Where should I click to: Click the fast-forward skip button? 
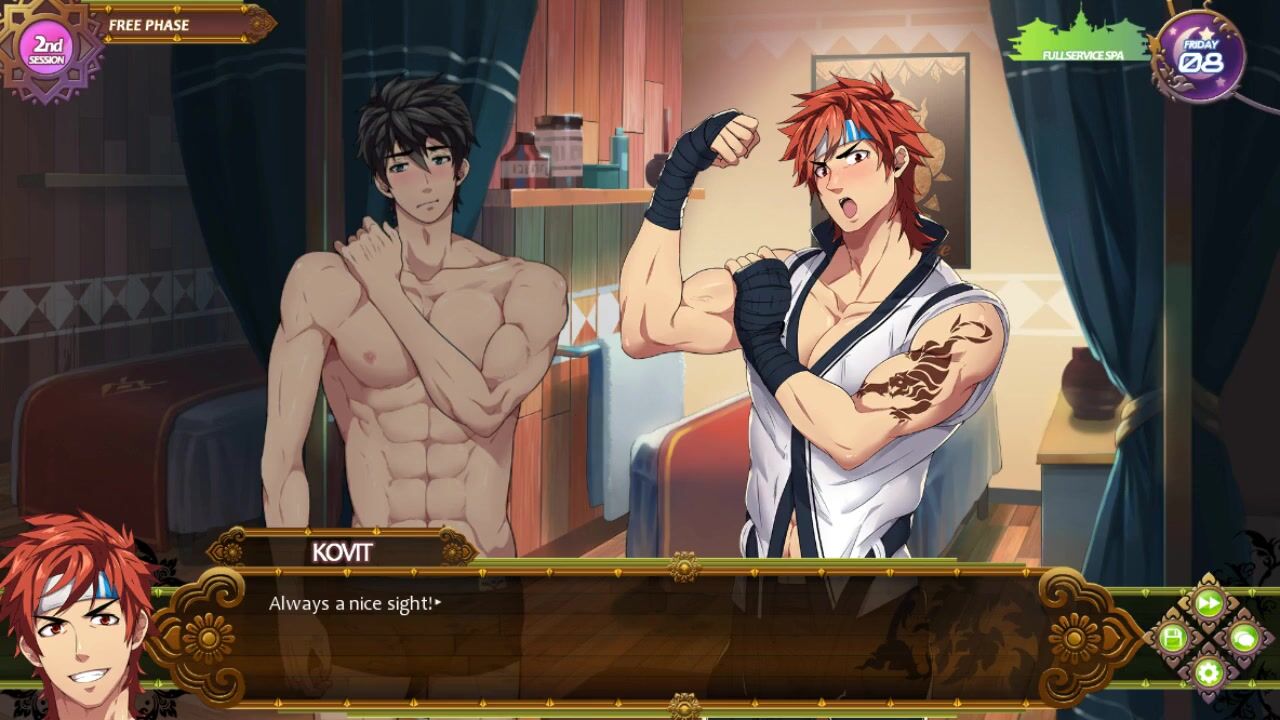tap(1208, 603)
